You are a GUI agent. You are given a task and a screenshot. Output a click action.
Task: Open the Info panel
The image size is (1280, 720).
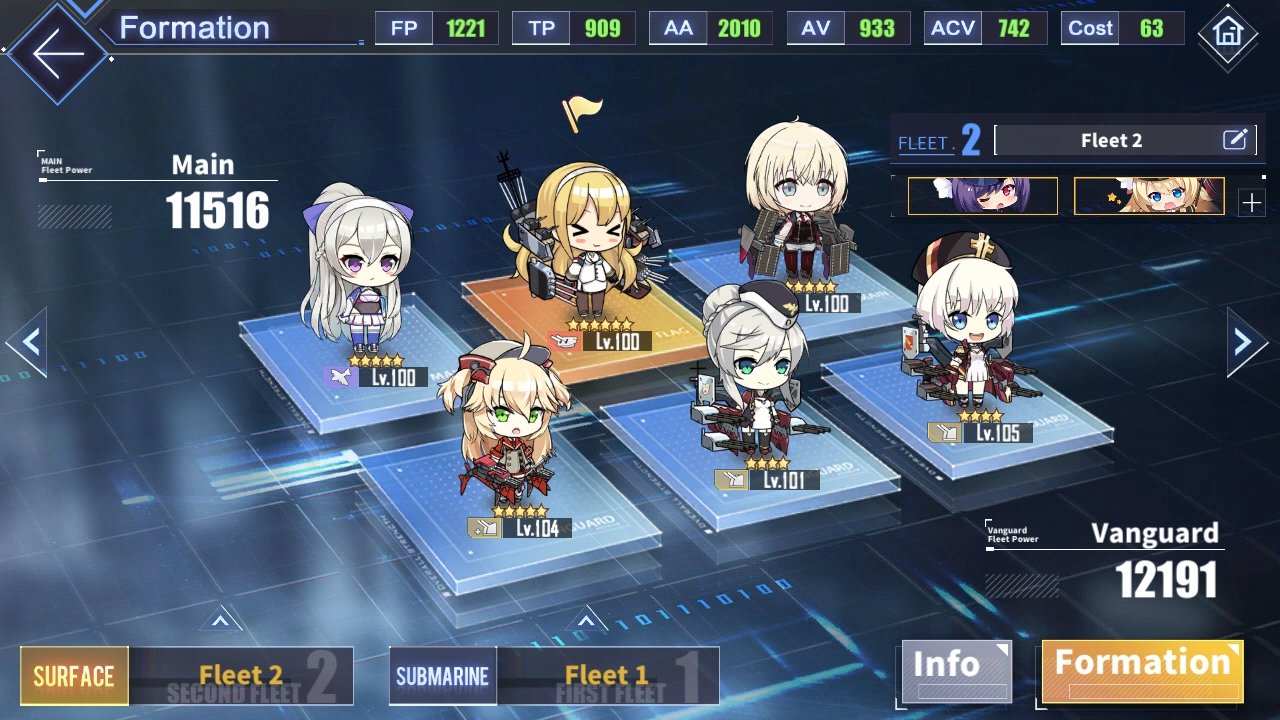click(956, 670)
